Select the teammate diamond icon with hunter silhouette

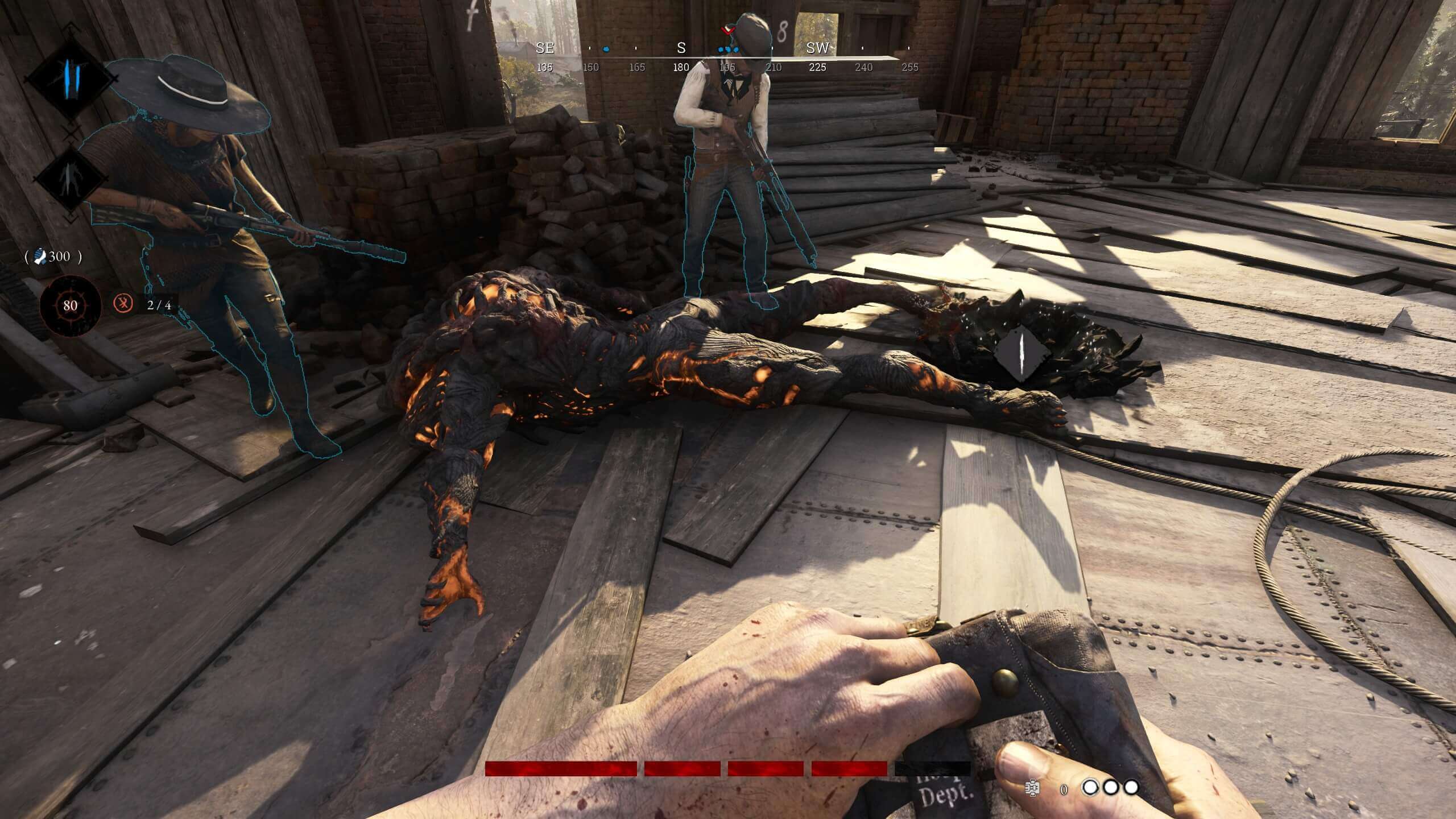coord(71,179)
